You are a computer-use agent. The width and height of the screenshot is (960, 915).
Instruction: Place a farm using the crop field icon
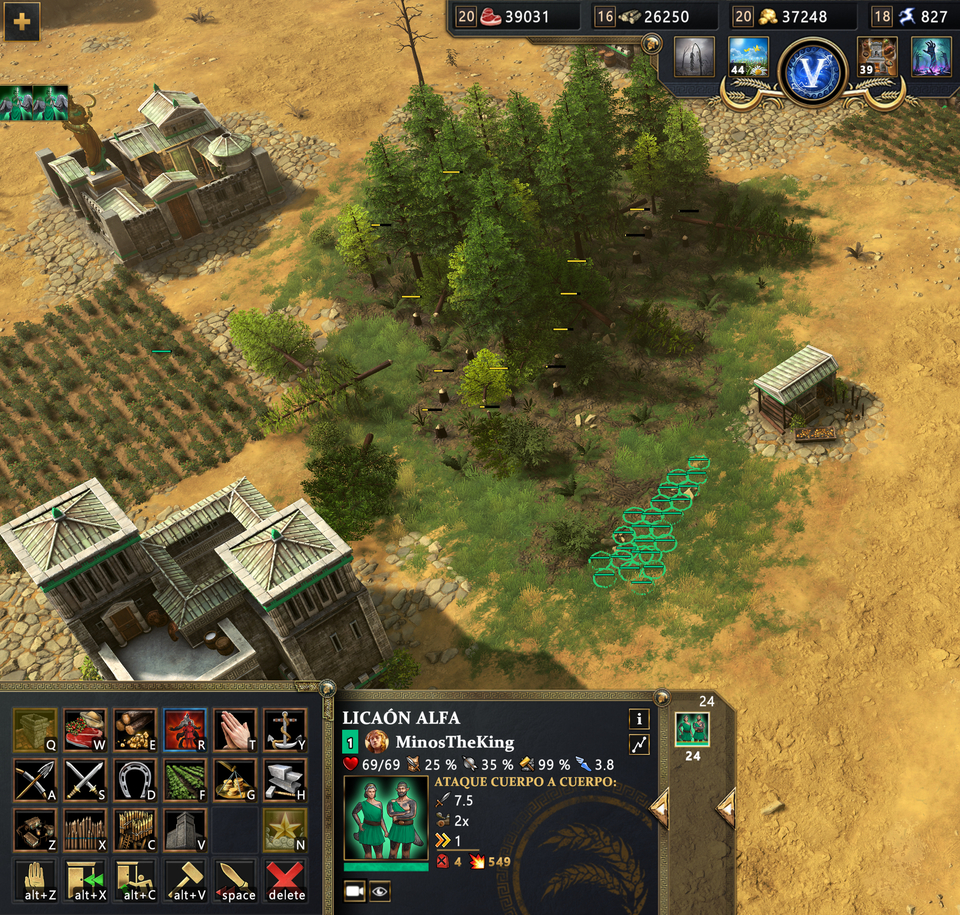[185, 778]
